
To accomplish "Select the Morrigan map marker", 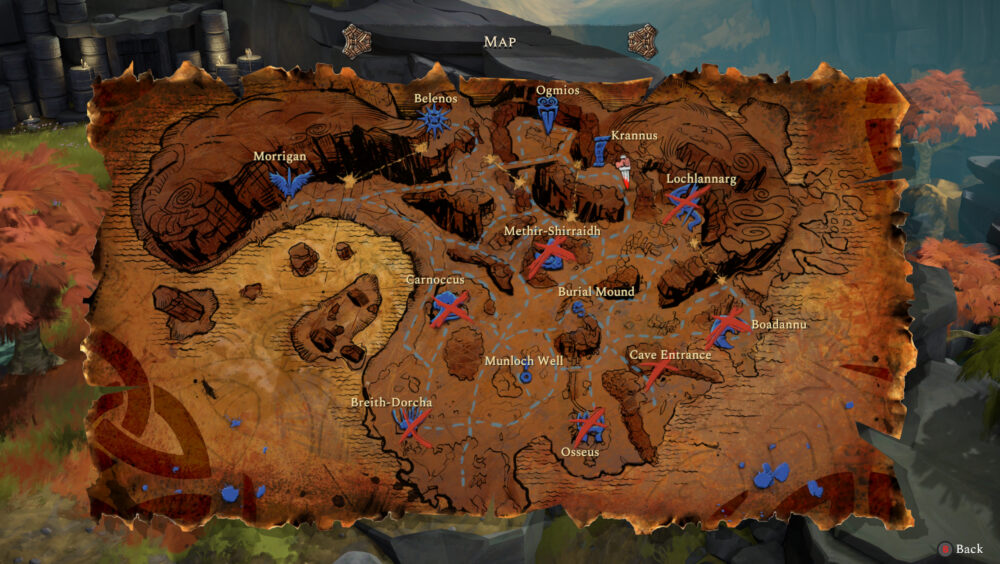I will click(x=290, y=182).
